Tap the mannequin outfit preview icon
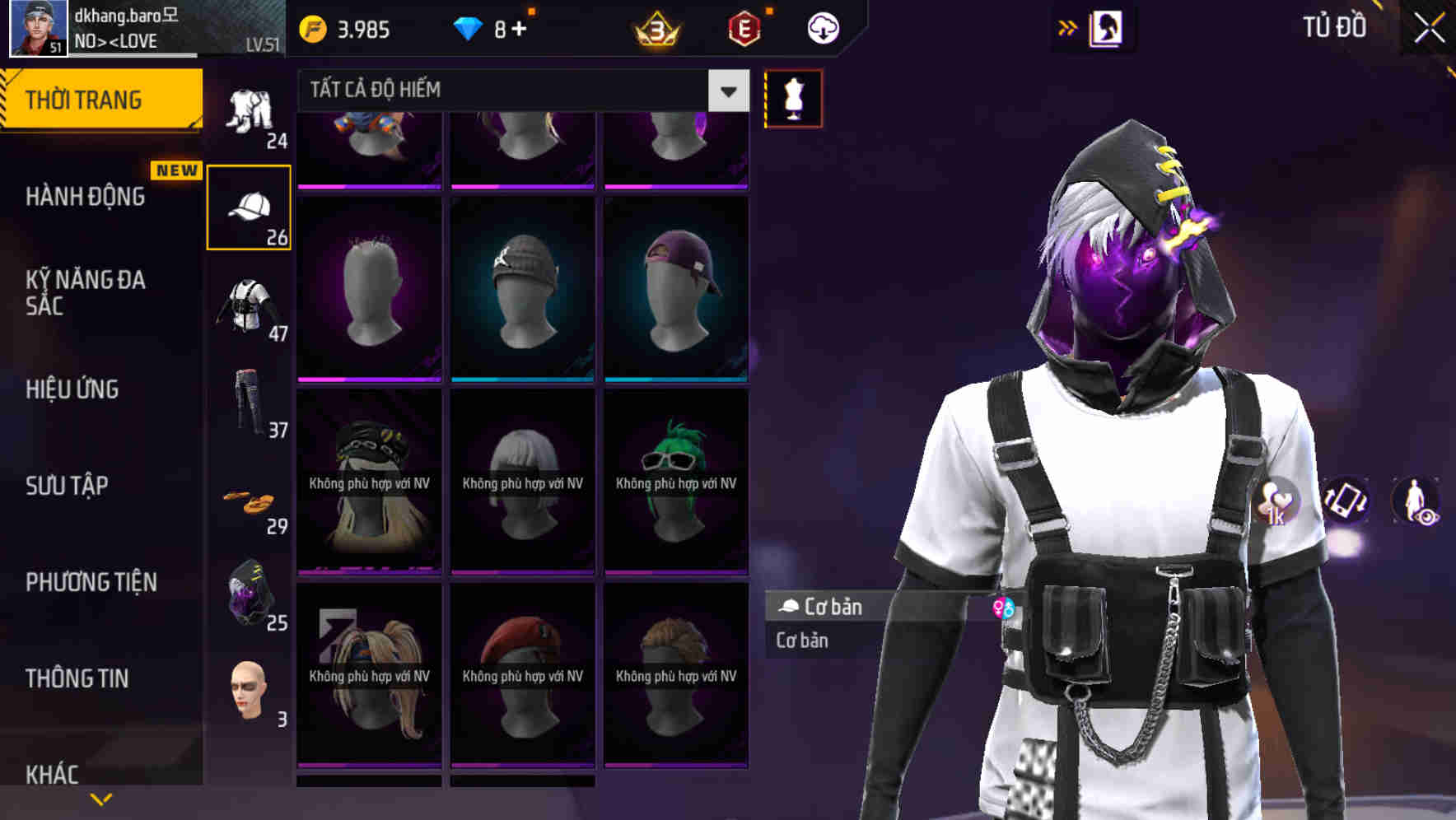 [792, 97]
